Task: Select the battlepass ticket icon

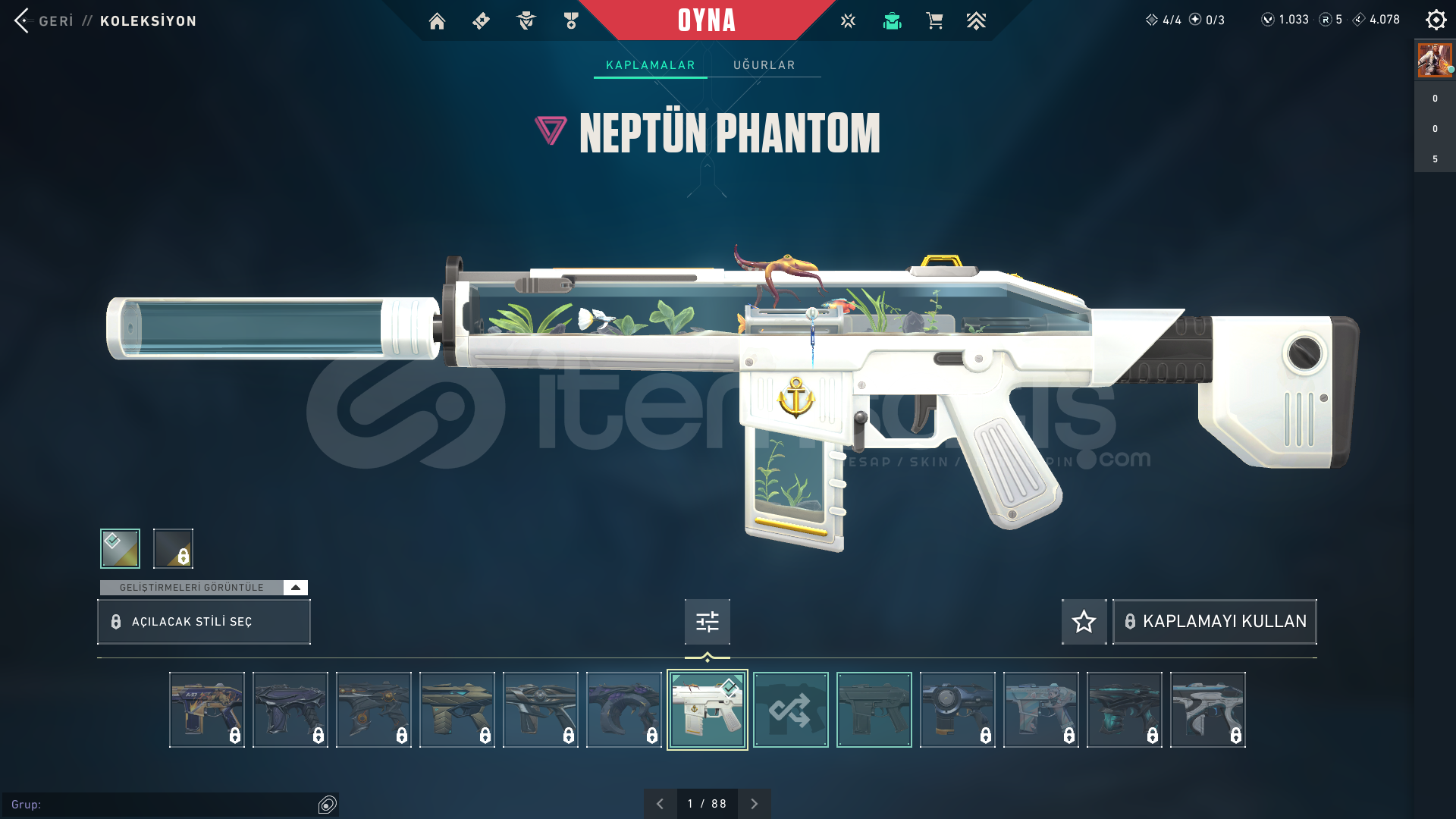Action: click(481, 21)
